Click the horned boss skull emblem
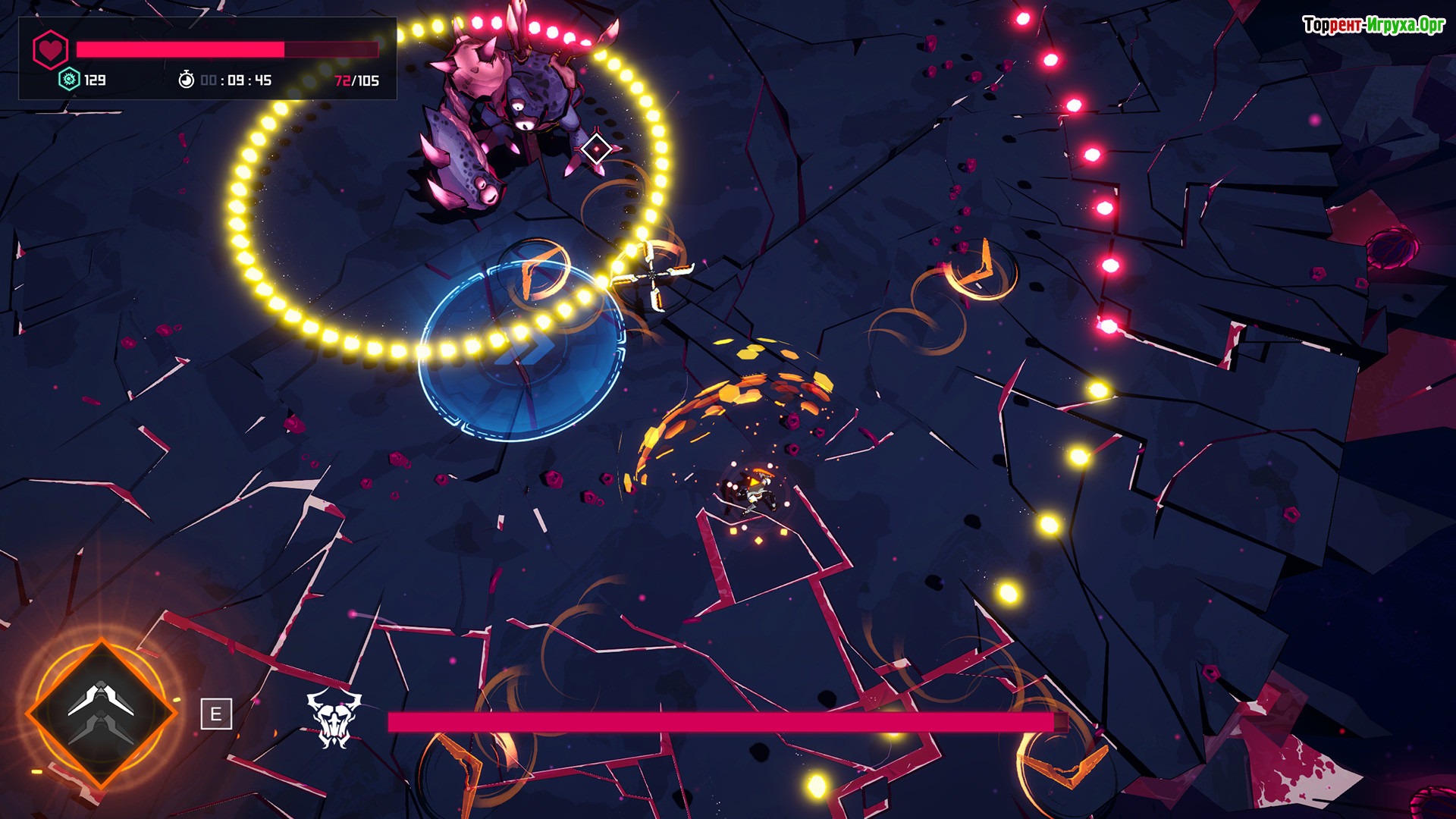The width and height of the screenshot is (1456, 819). pyautogui.click(x=334, y=718)
